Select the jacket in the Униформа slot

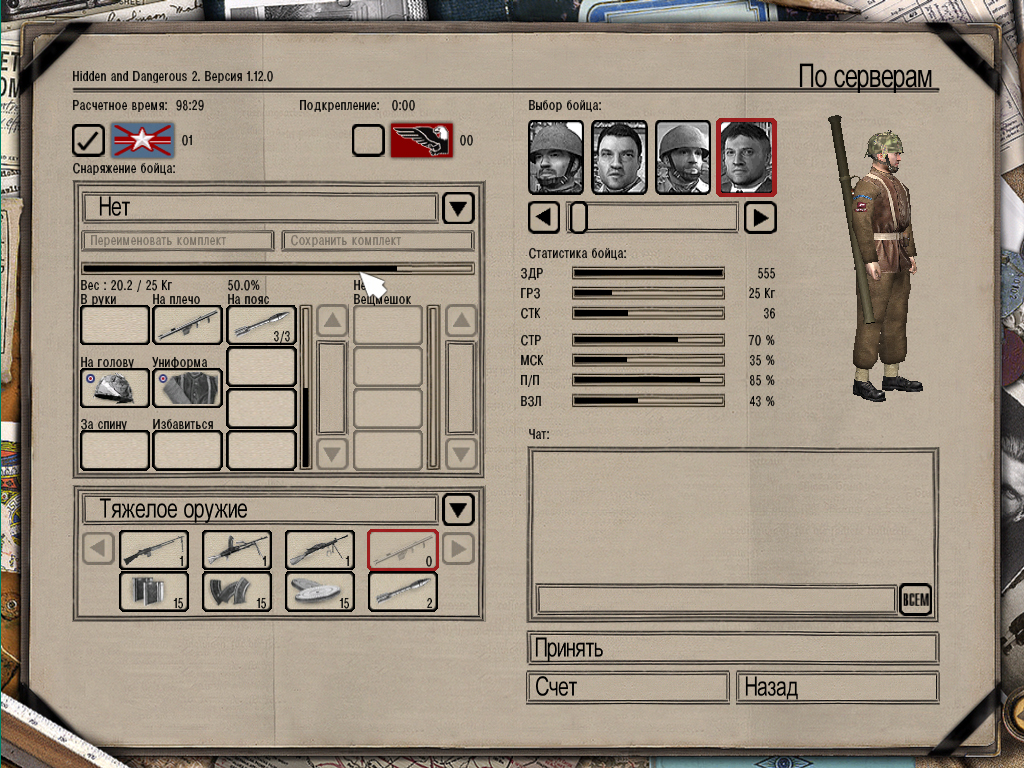(187, 388)
